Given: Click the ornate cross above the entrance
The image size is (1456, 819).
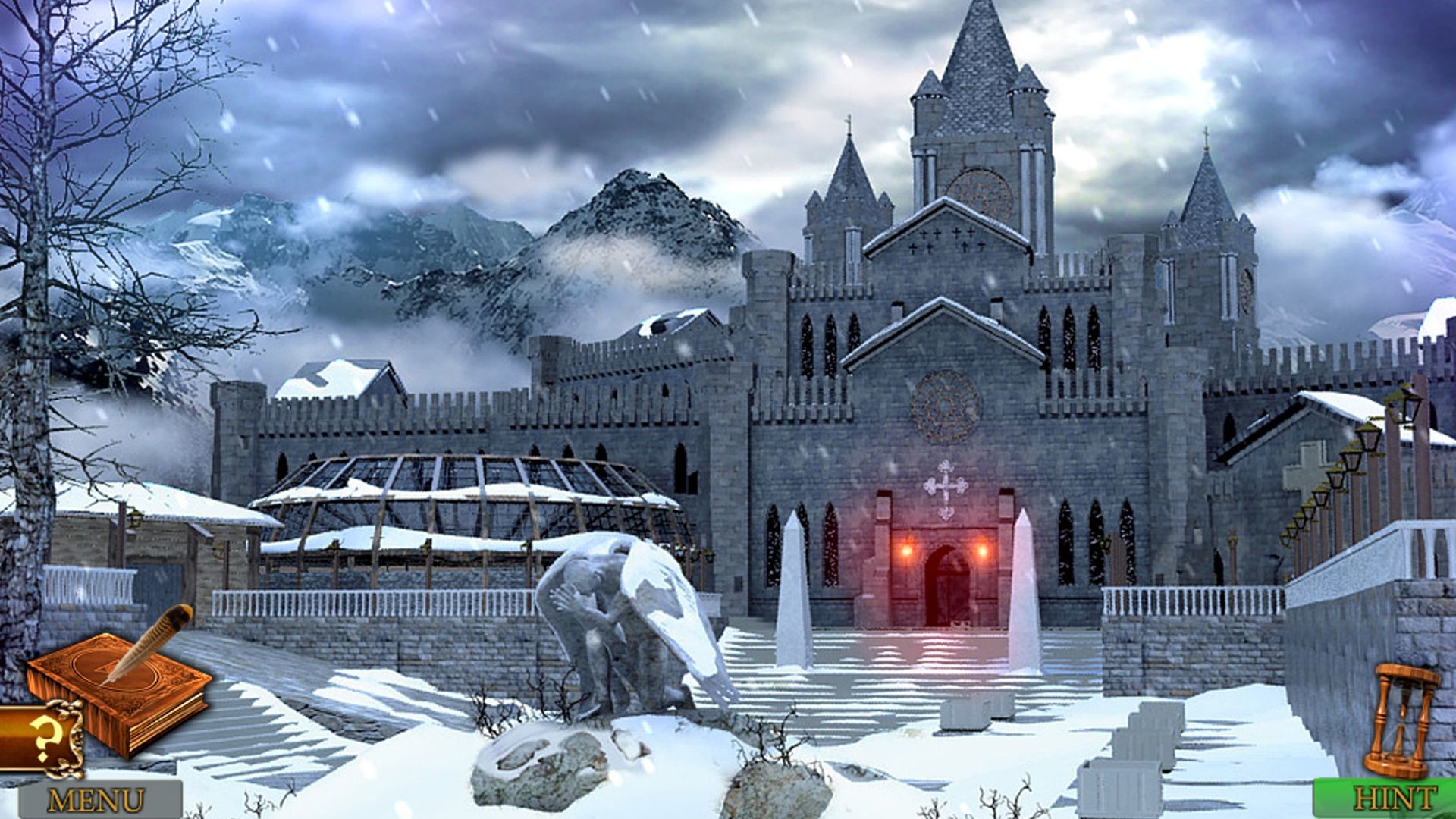Looking at the screenshot, I should click(x=946, y=485).
